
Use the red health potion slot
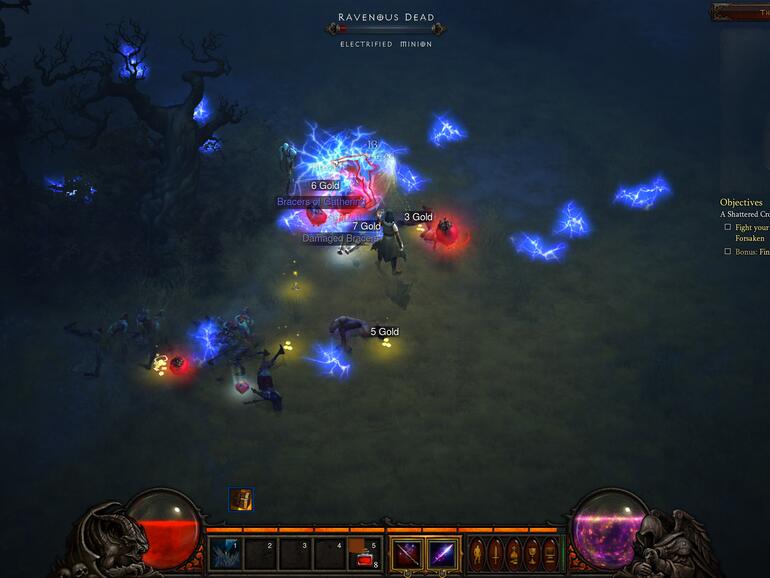pyautogui.click(x=366, y=554)
